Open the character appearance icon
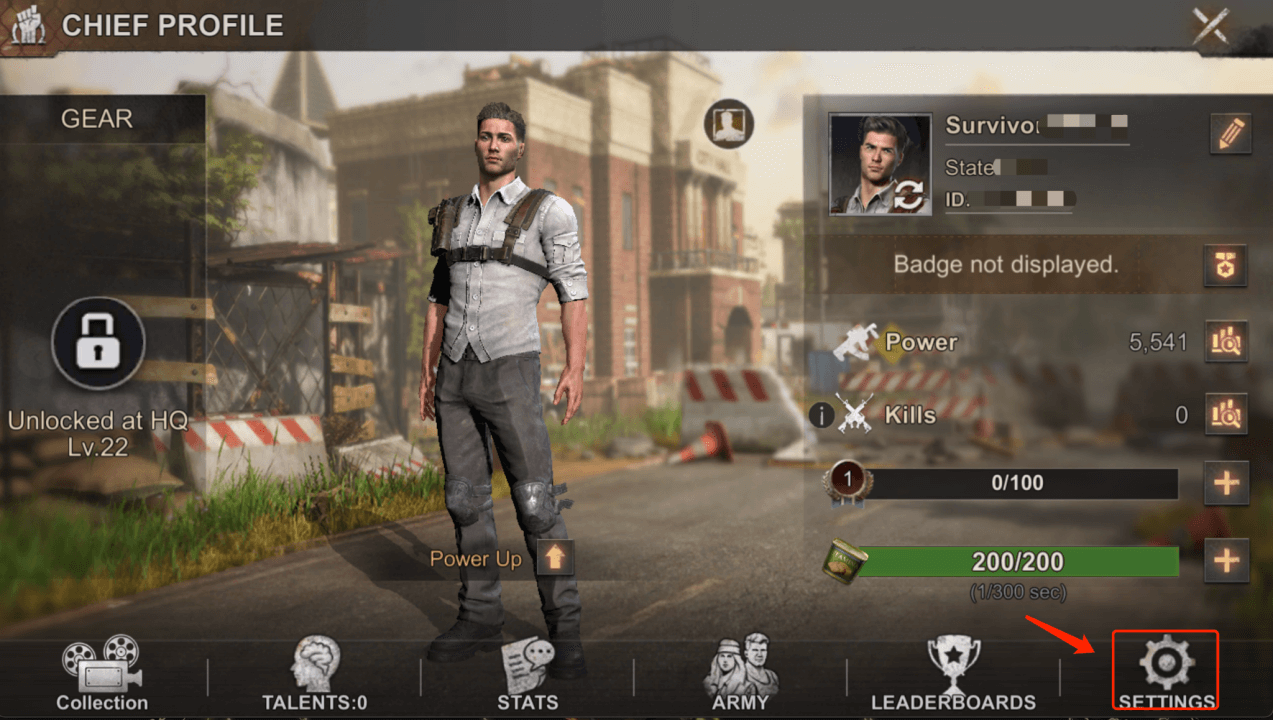Viewport: 1273px width, 720px height. click(x=728, y=124)
